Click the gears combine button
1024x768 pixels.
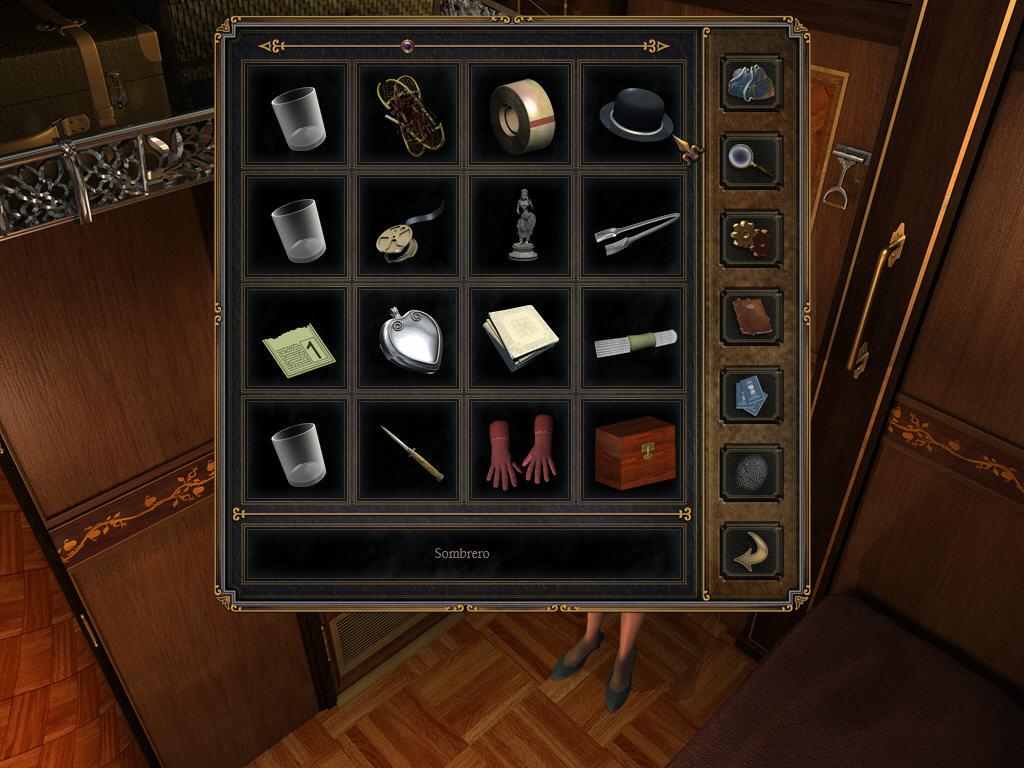pyautogui.click(x=751, y=238)
